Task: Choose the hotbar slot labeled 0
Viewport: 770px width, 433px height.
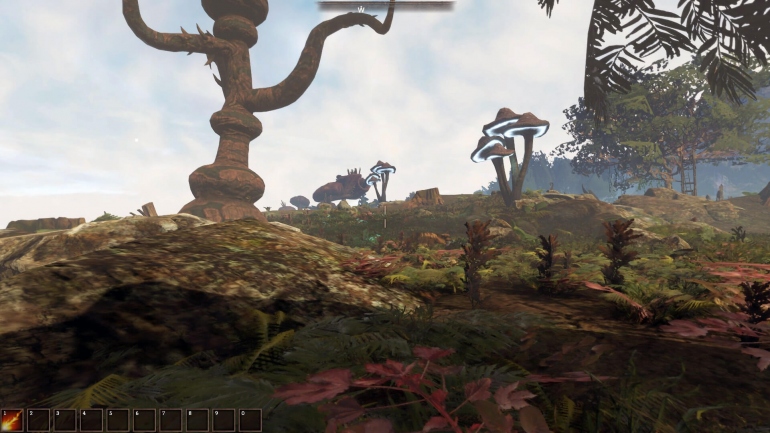Action: tap(250, 420)
